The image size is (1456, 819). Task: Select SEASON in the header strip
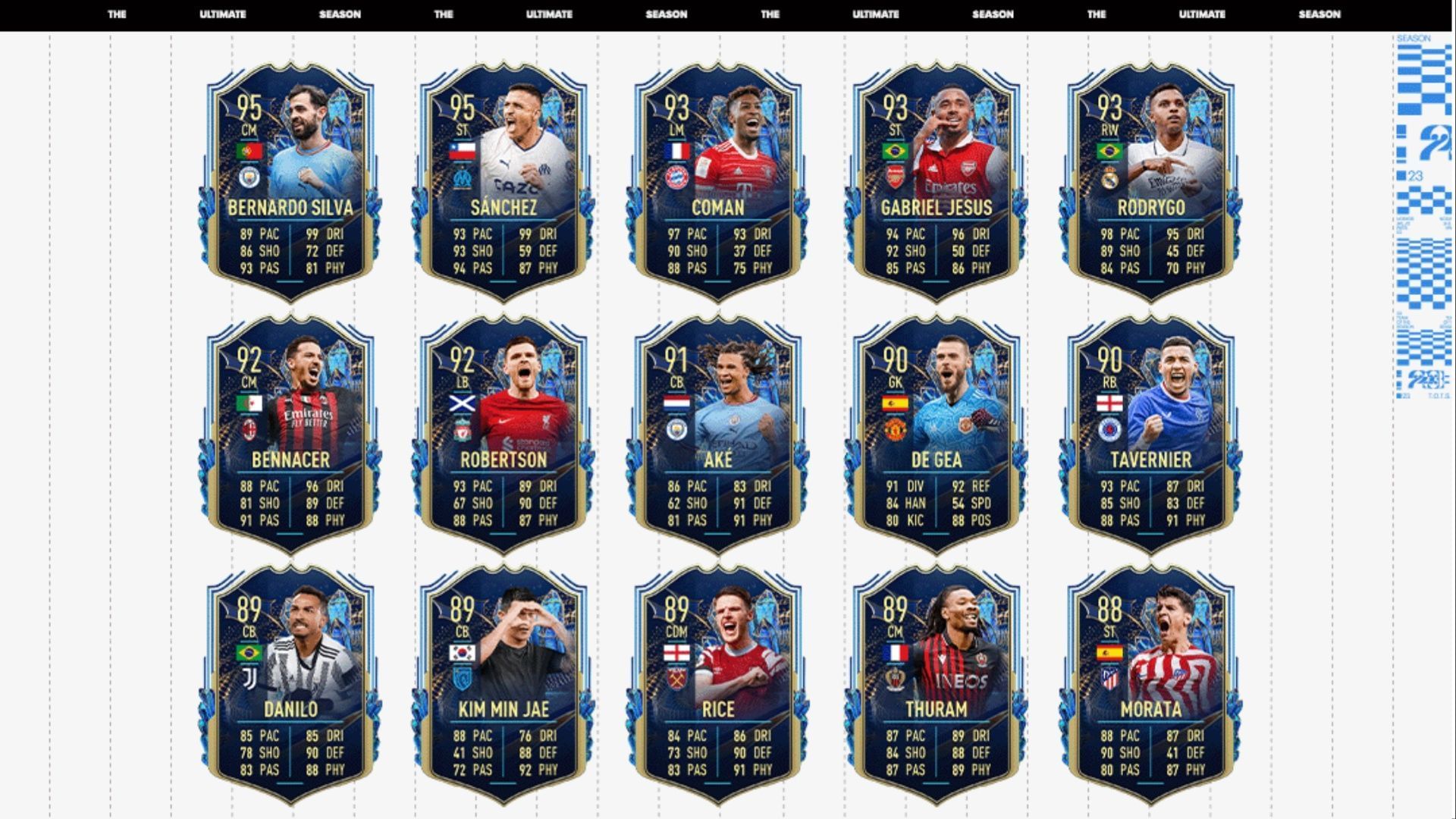(x=342, y=14)
